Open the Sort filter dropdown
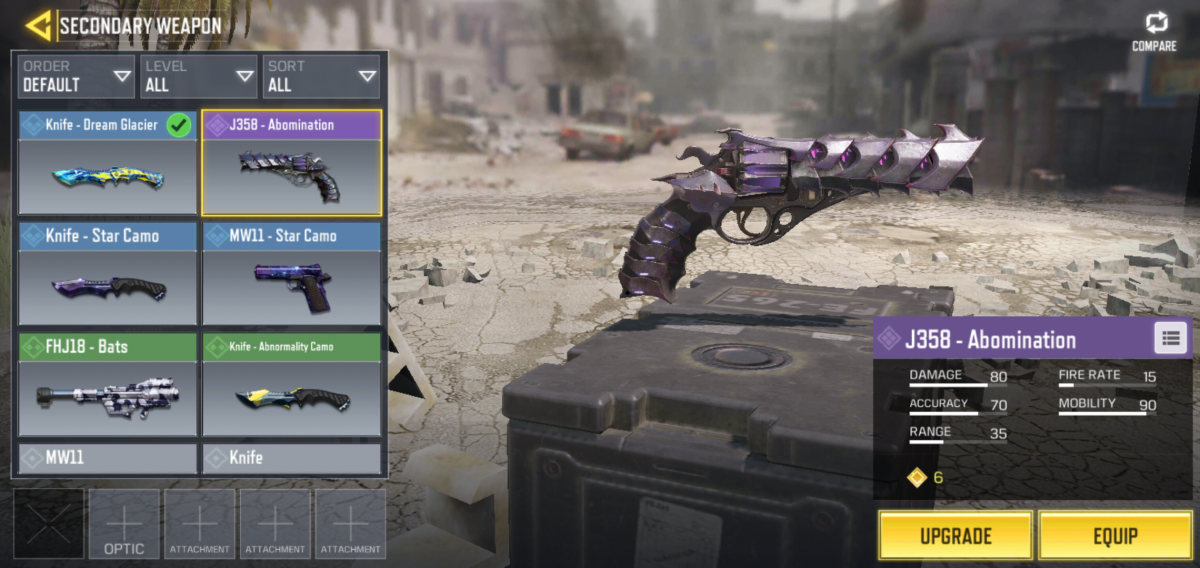 [320, 77]
